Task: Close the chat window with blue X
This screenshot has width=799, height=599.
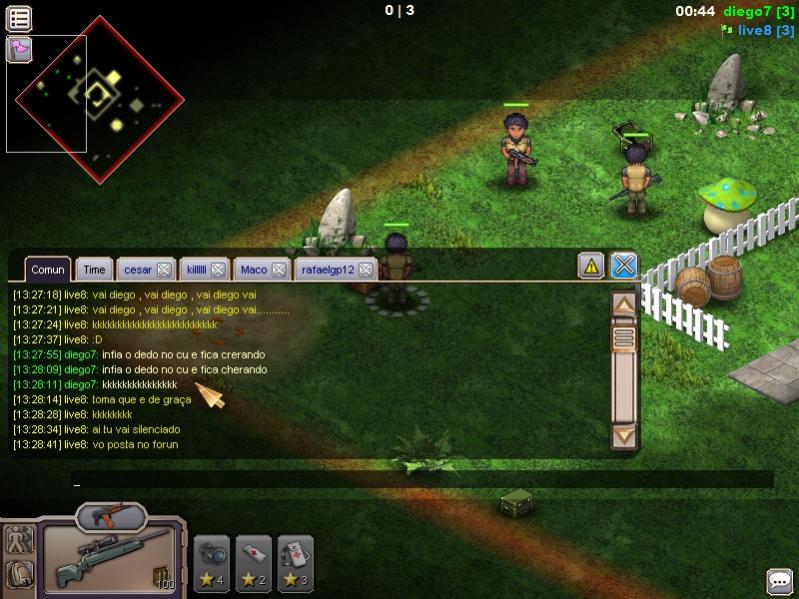Action: pyautogui.click(x=624, y=266)
